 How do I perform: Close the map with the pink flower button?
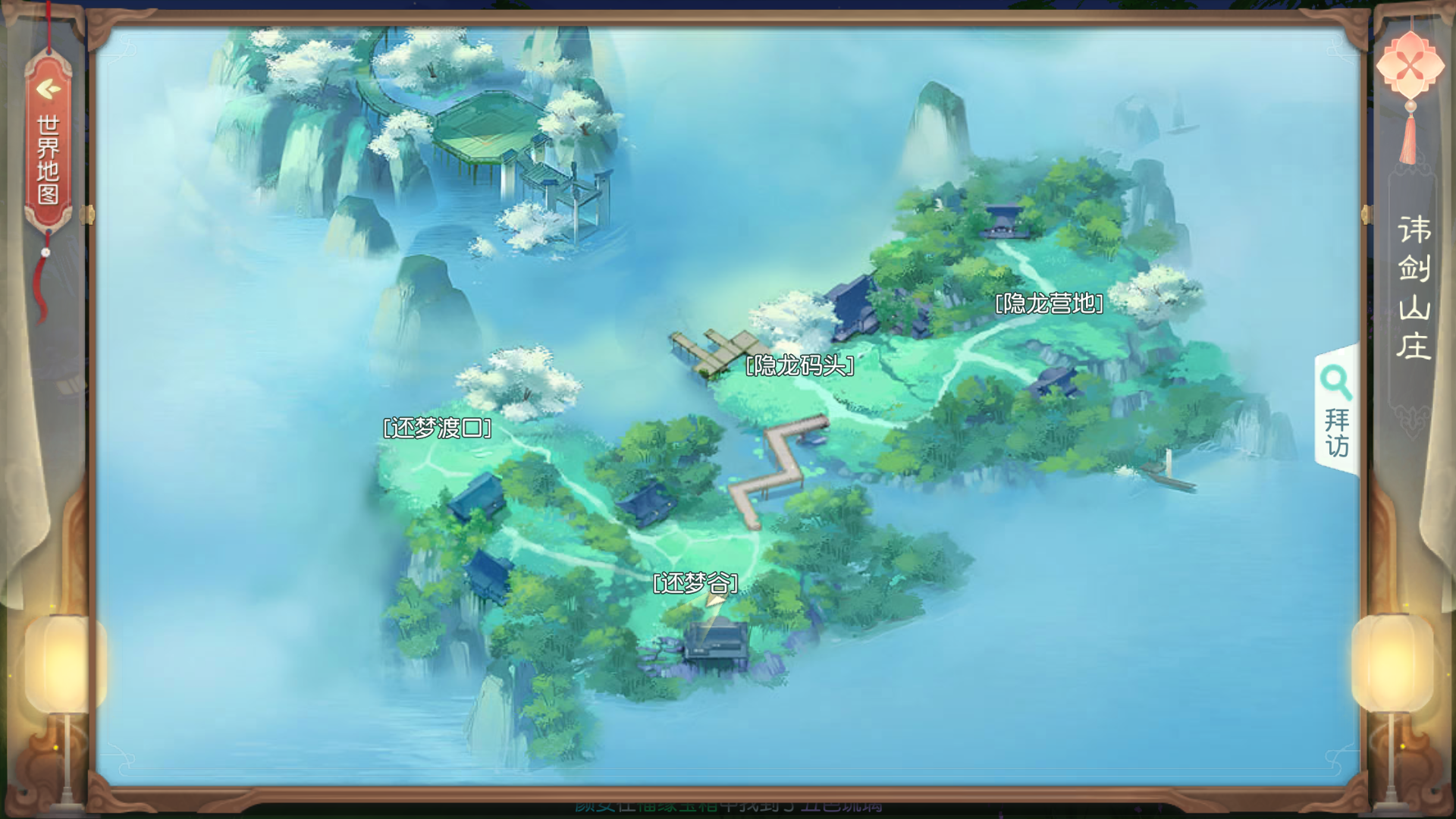click(1410, 66)
